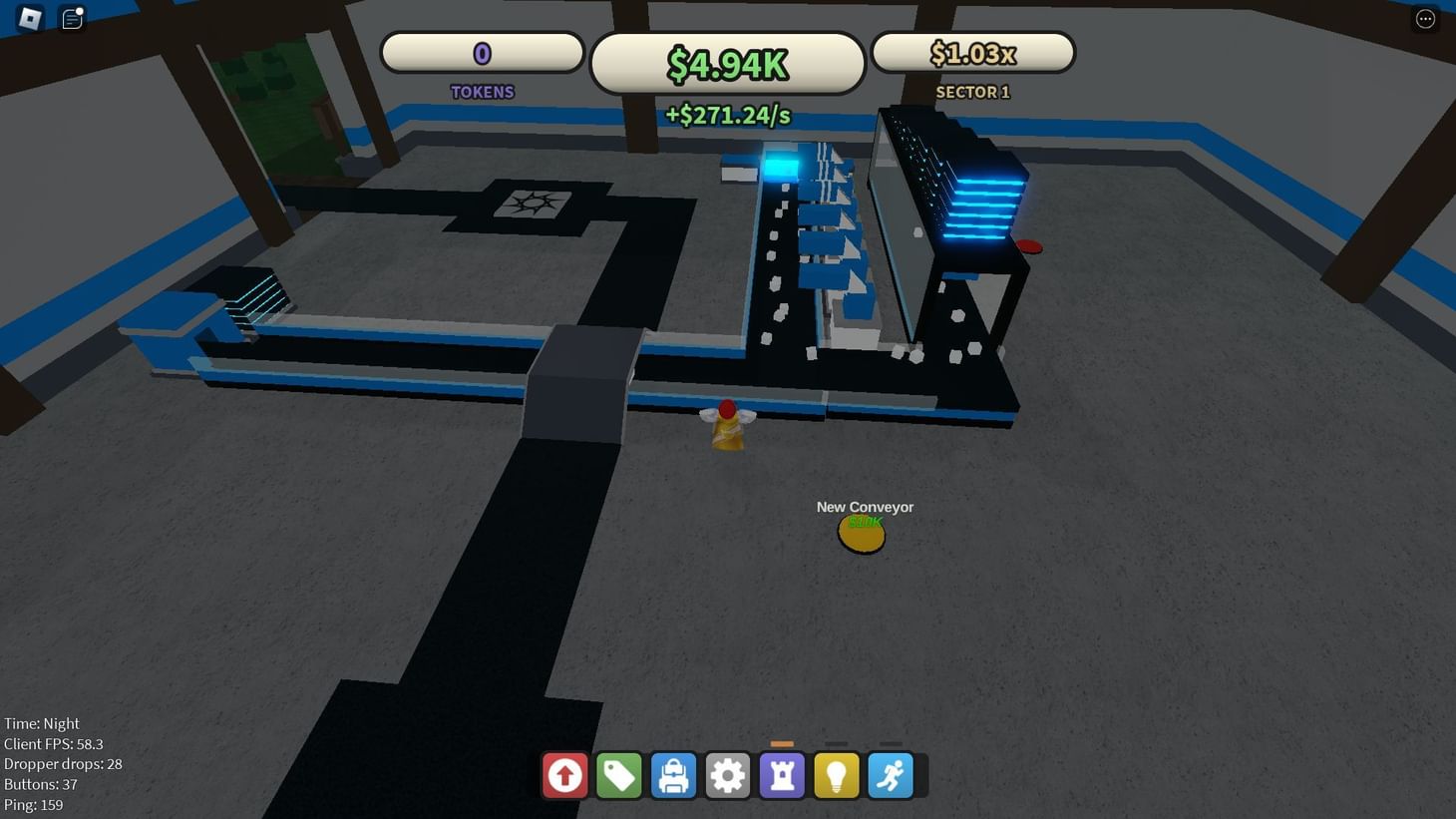Open hints with the yellow lightbulb icon

[x=836, y=774]
